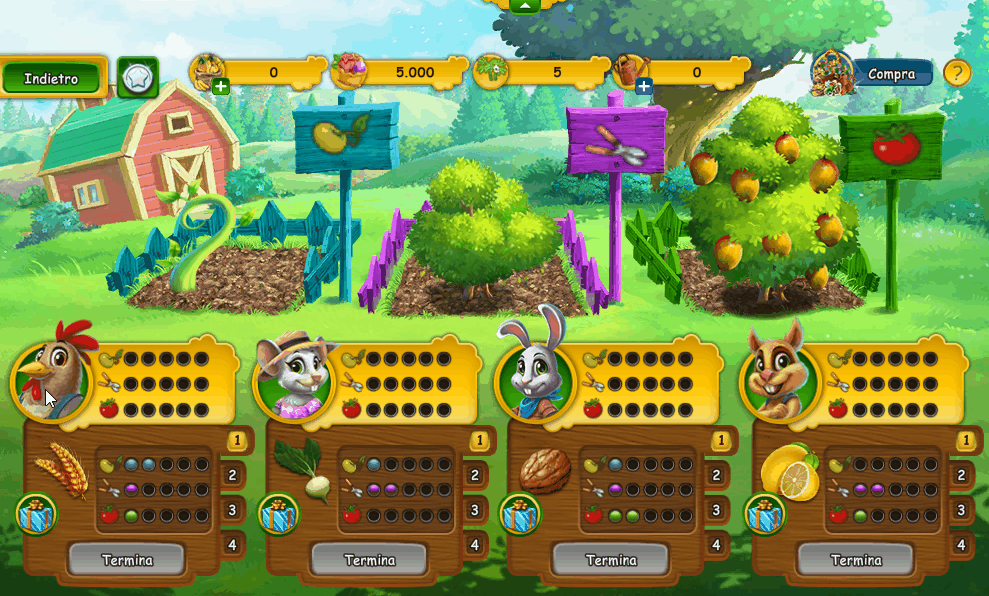Go back with the Indietro button

pos(52,78)
